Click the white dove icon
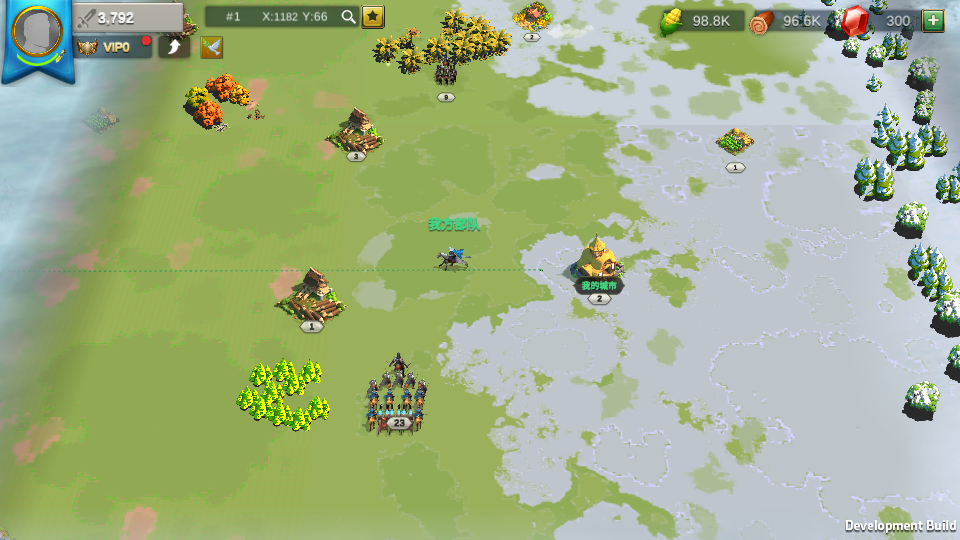Viewport: 960px width, 540px height. (211, 47)
